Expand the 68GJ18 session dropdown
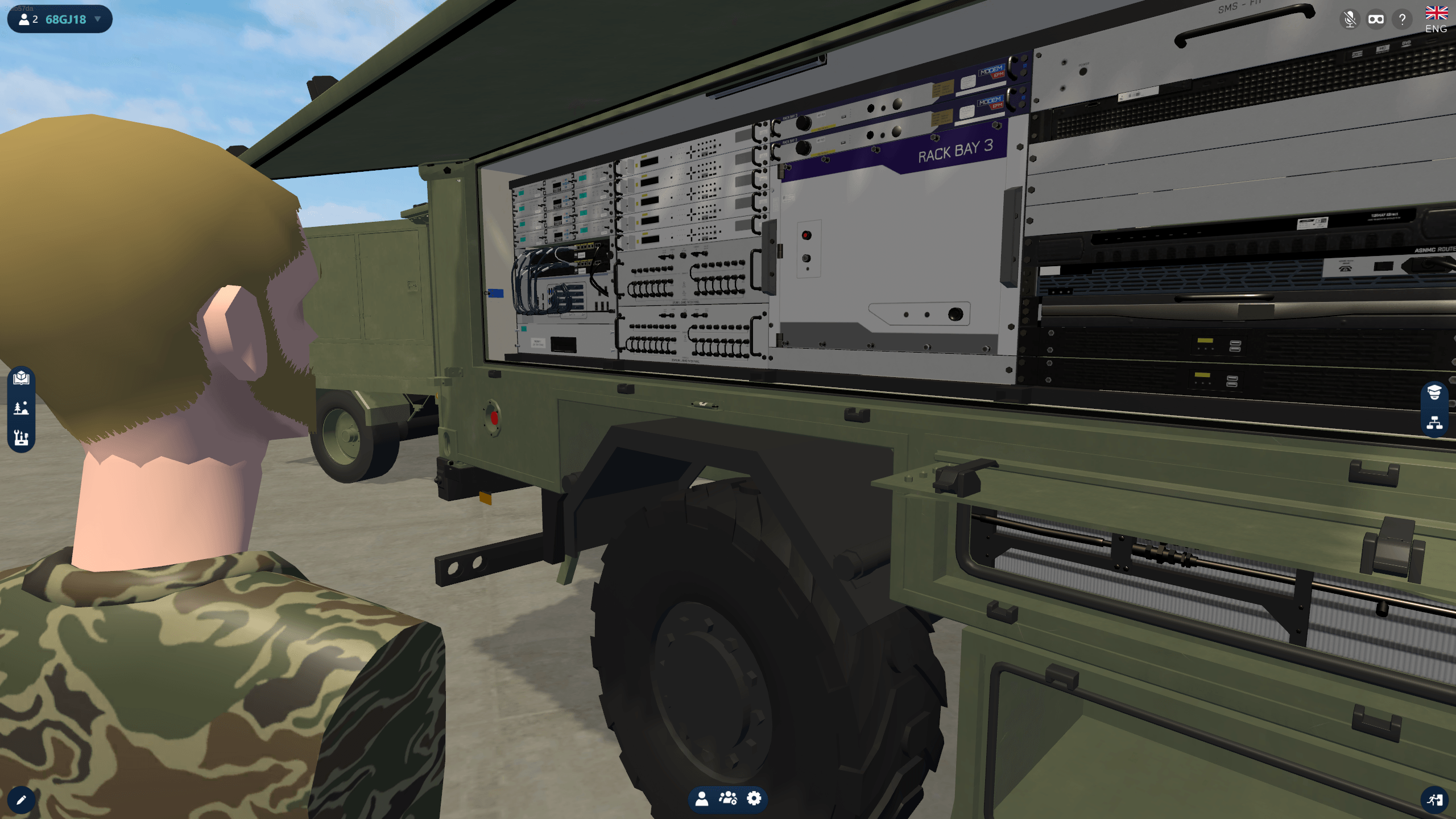This screenshot has width=1456, height=819. (98, 19)
